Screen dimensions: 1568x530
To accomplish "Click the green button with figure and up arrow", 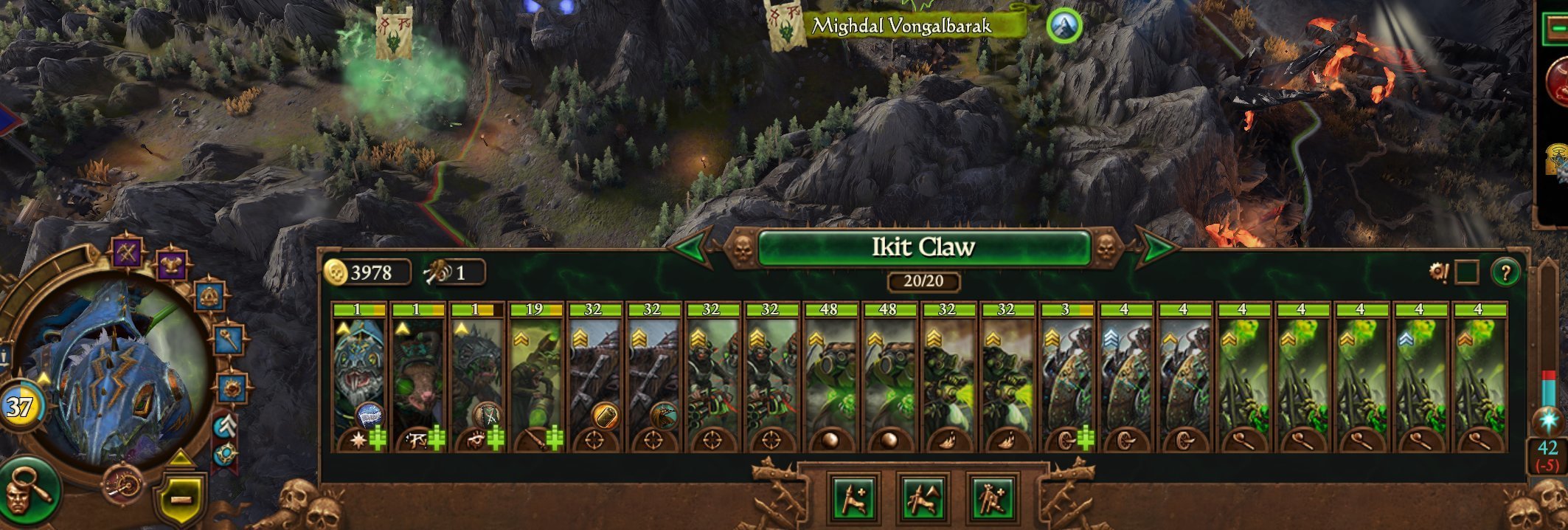I will click(x=923, y=498).
